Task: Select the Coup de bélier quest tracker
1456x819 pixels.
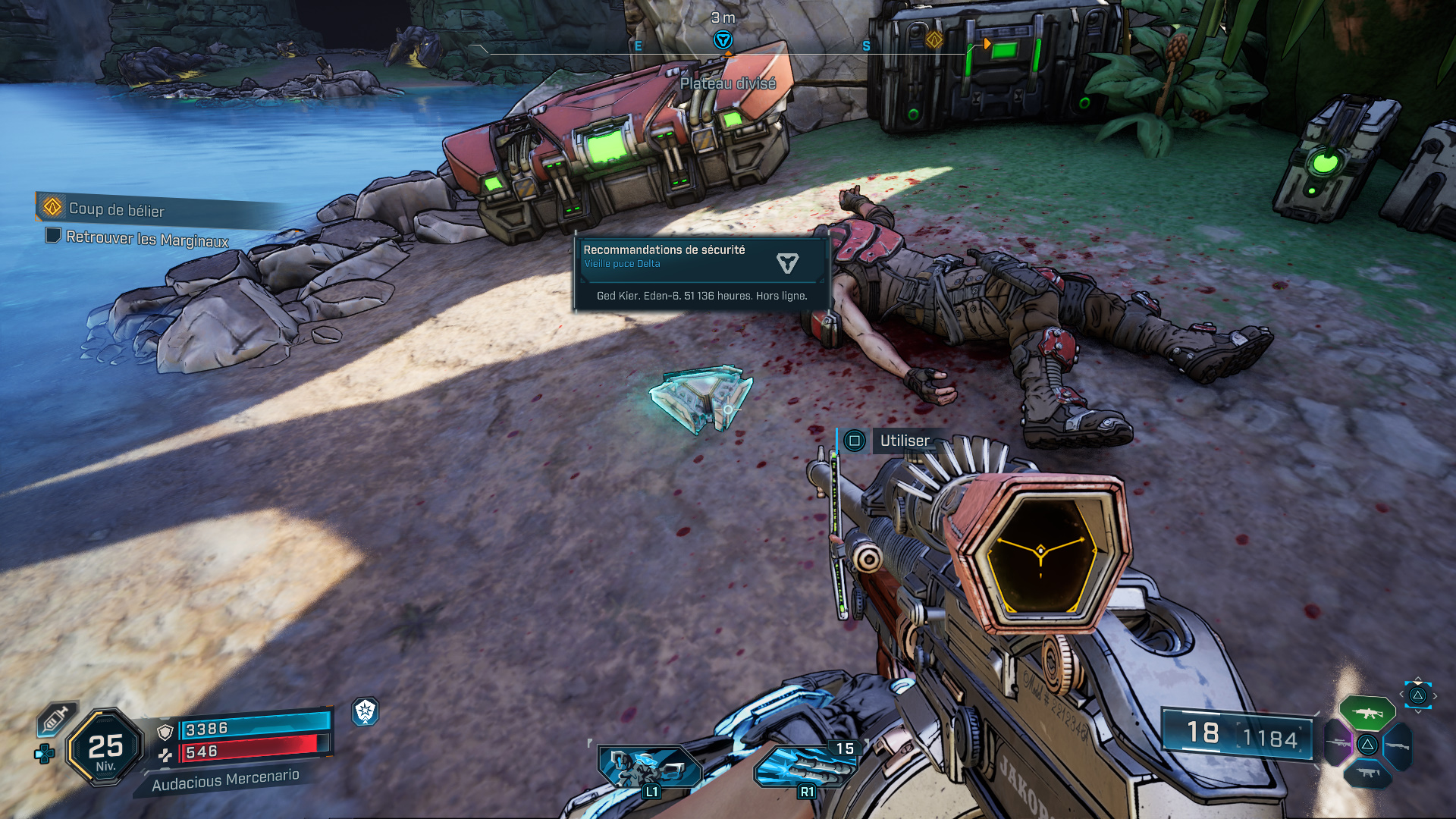Action: pyautogui.click(x=116, y=209)
